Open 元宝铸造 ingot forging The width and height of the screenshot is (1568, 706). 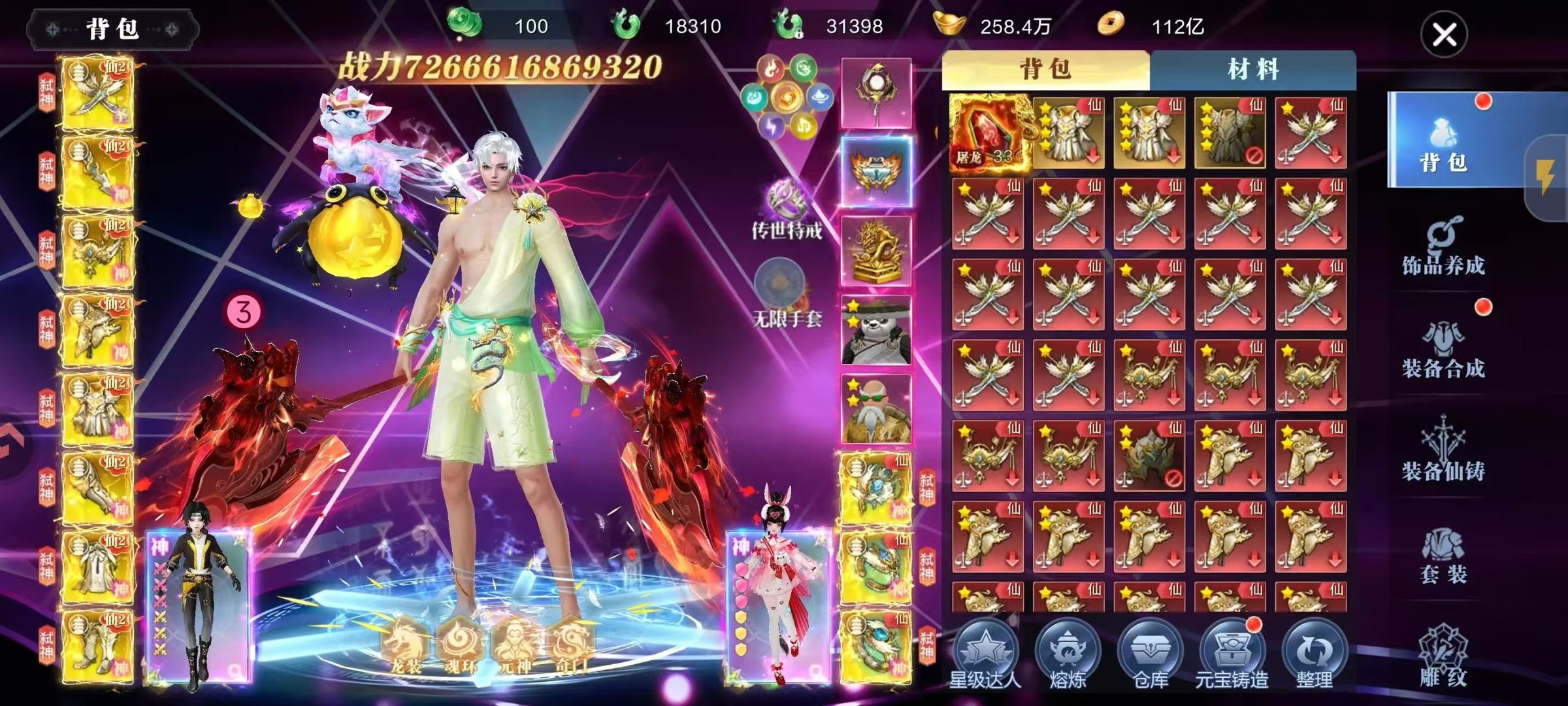[x=1232, y=654]
